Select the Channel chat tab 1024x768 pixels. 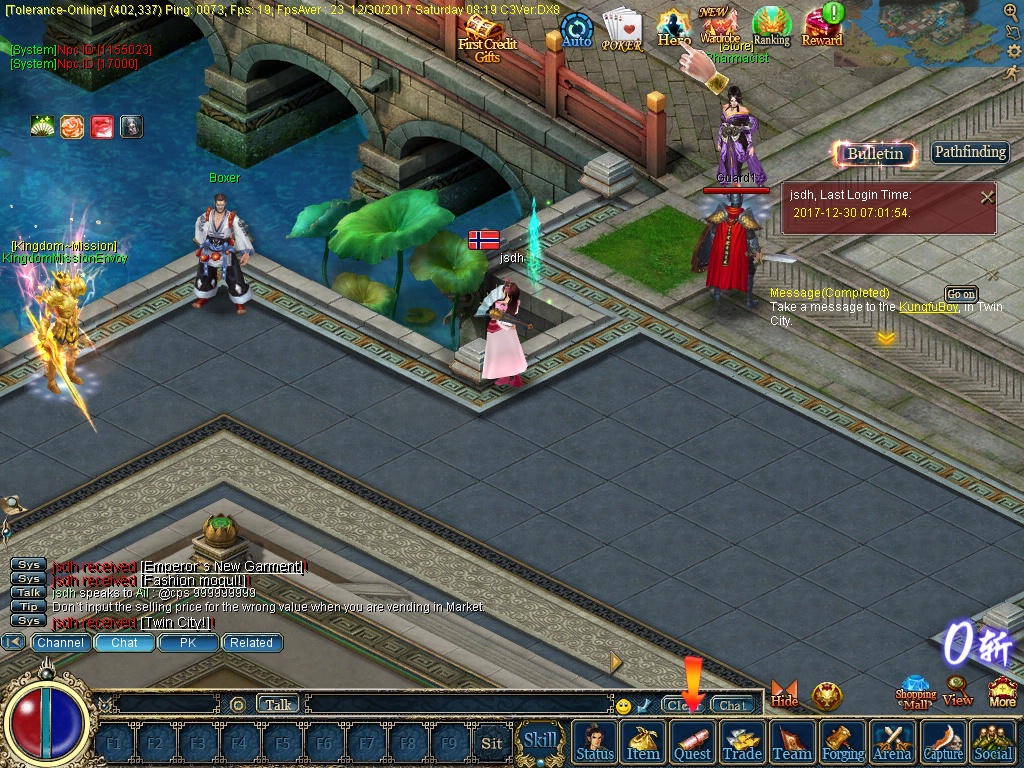pyautogui.click(x=61, y=643)
